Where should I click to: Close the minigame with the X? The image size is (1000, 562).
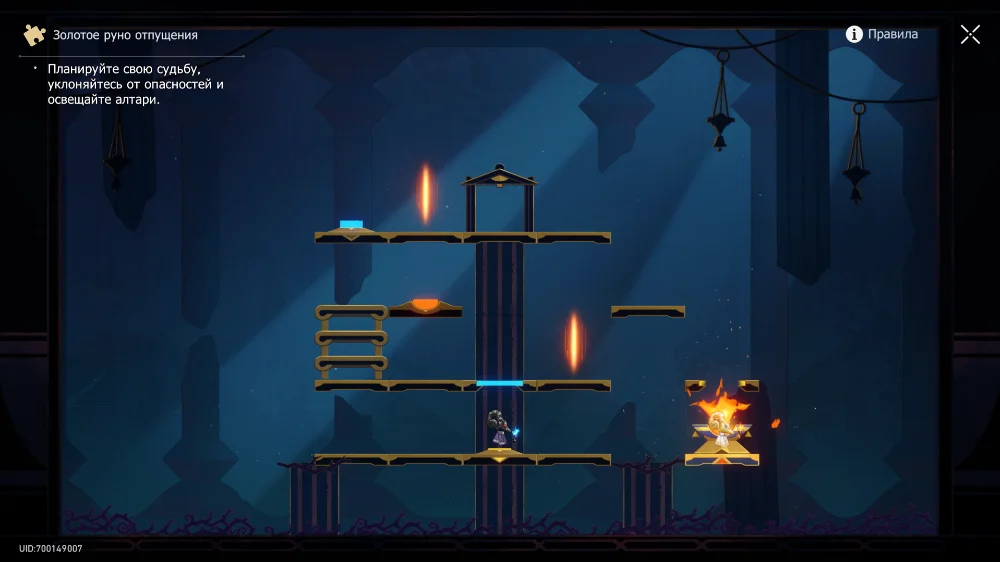pos(970,35)
